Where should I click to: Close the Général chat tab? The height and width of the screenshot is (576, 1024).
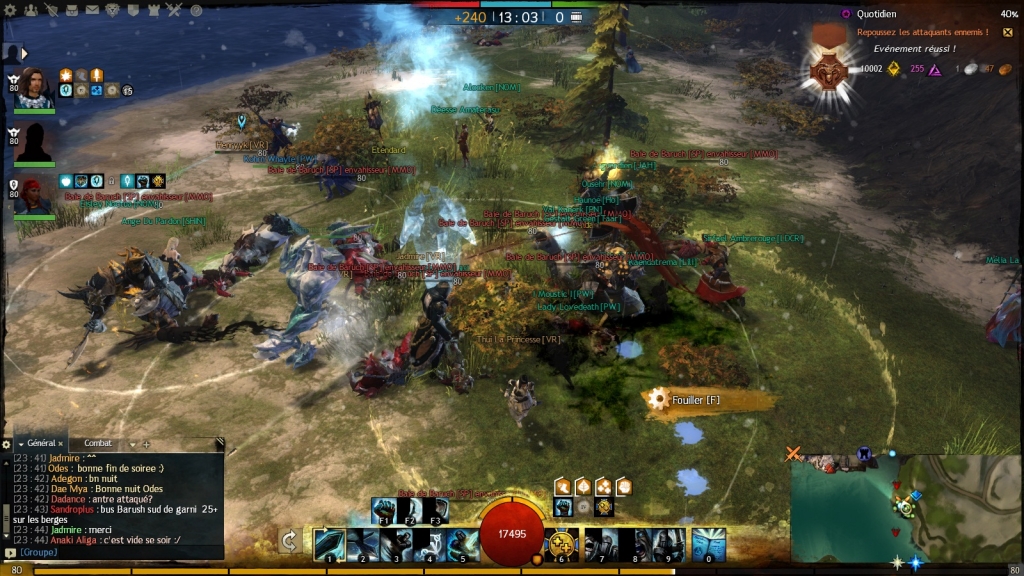pyautogui.click(x=61, y=443)
